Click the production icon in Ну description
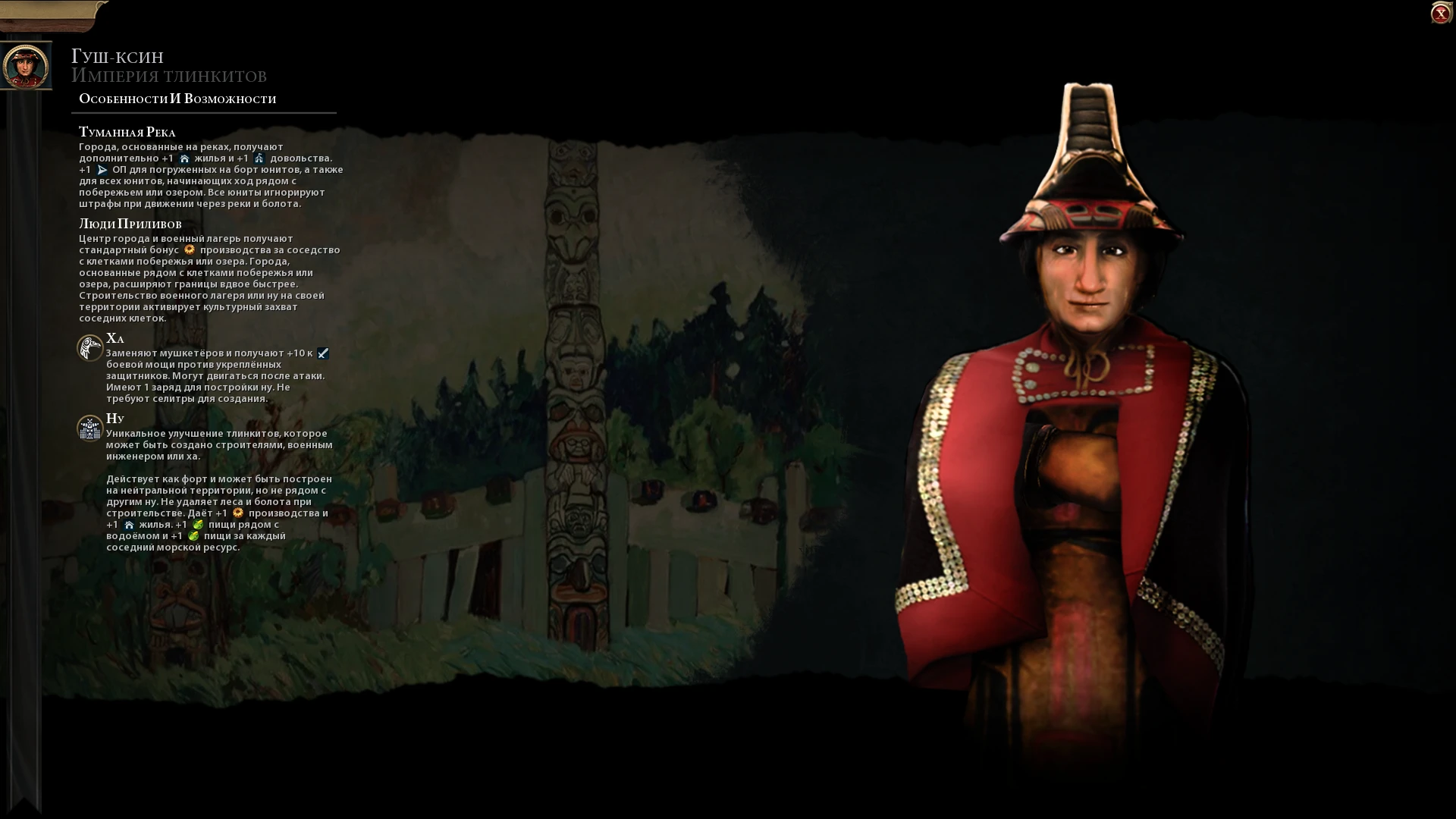The image size is (1456, 819). click(x=237, y=514)
